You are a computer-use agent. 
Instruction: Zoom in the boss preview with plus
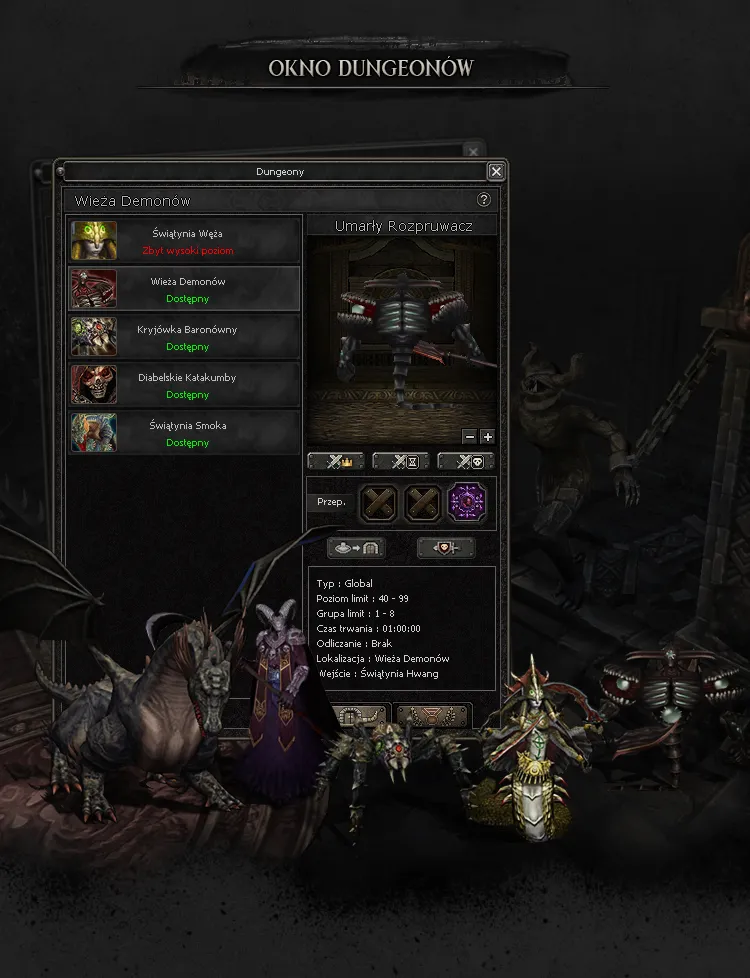pyautogui.click(x=487, y=436)
